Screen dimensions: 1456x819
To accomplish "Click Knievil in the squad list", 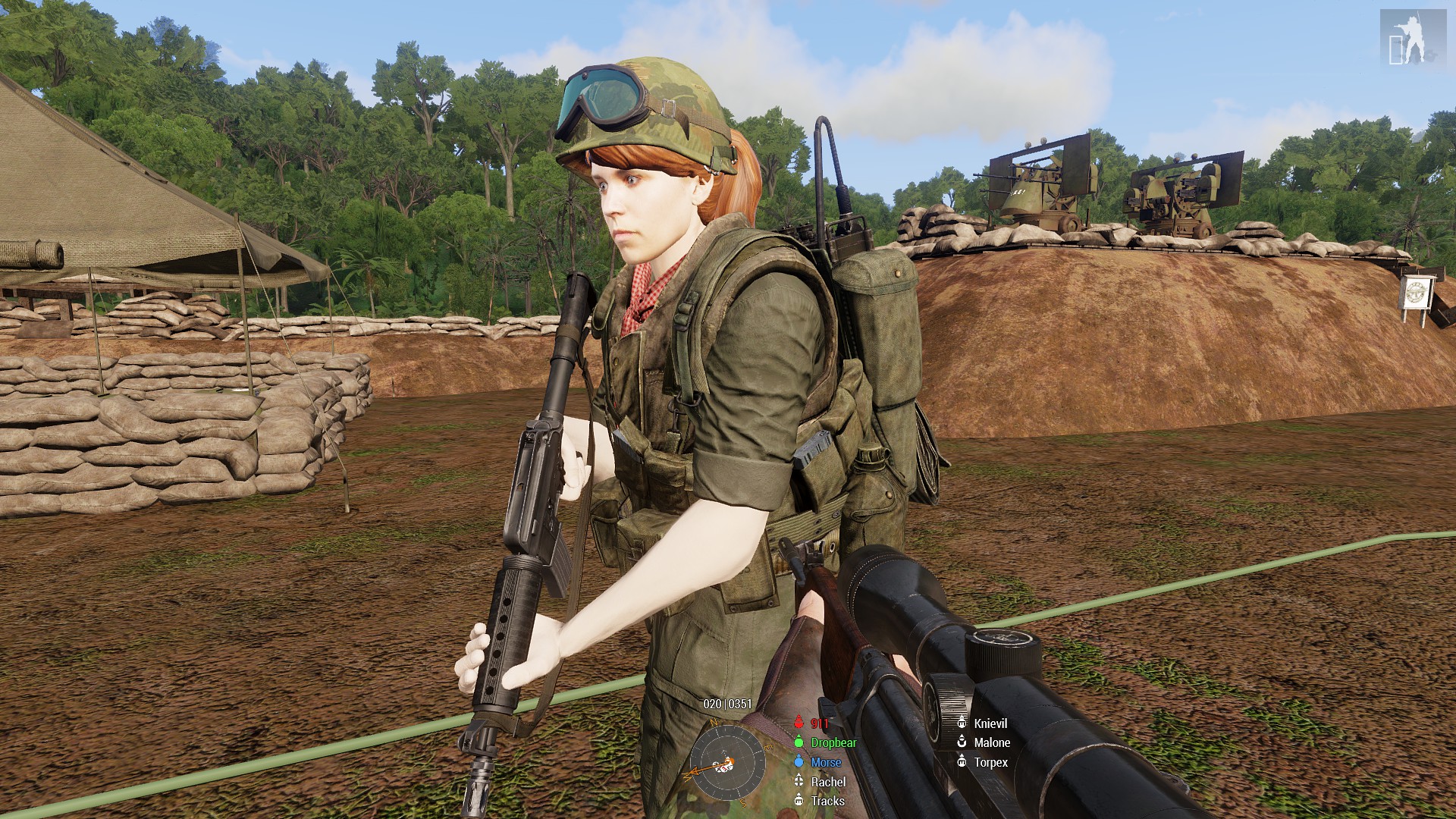I will 990,723.
